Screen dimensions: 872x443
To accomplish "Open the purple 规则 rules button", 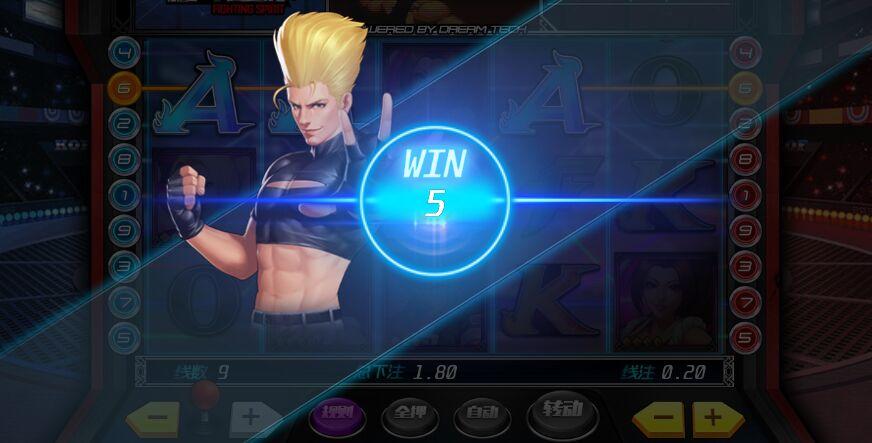I will click(x=335, y=414).
